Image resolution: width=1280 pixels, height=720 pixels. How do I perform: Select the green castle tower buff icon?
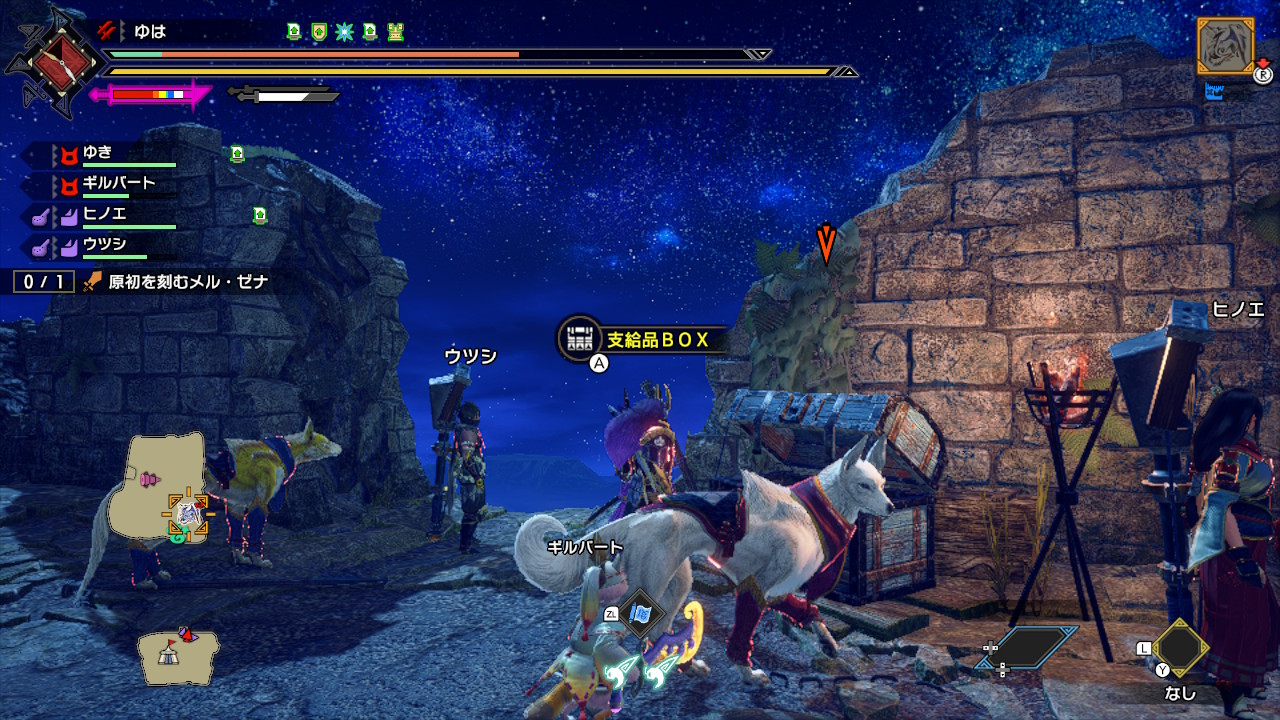tap(395, 32)
